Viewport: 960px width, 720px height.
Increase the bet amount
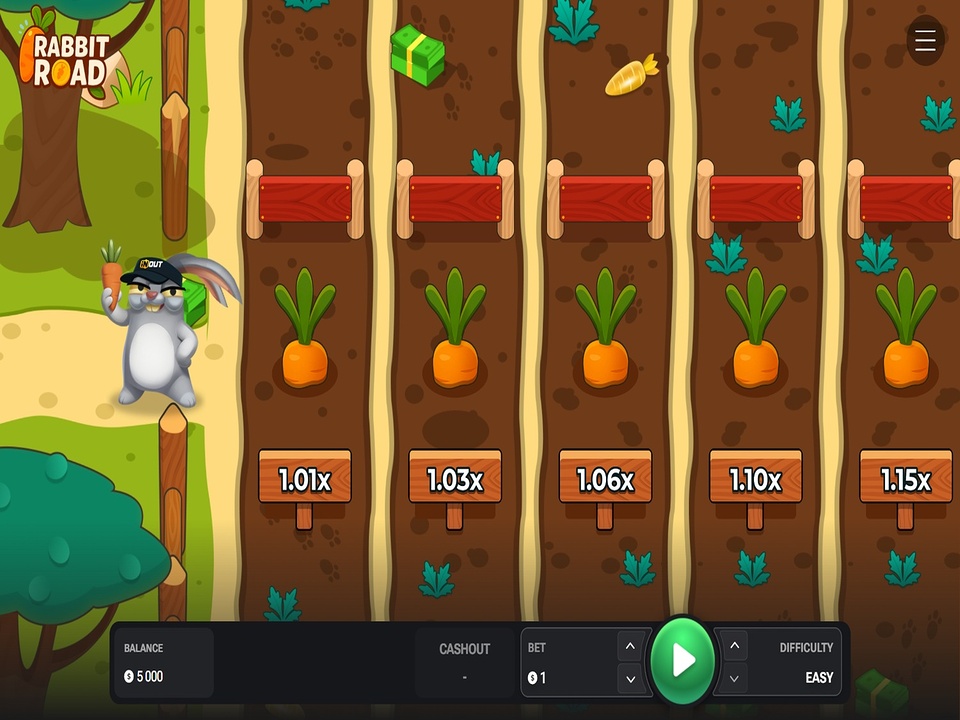[x=630, y=646]
